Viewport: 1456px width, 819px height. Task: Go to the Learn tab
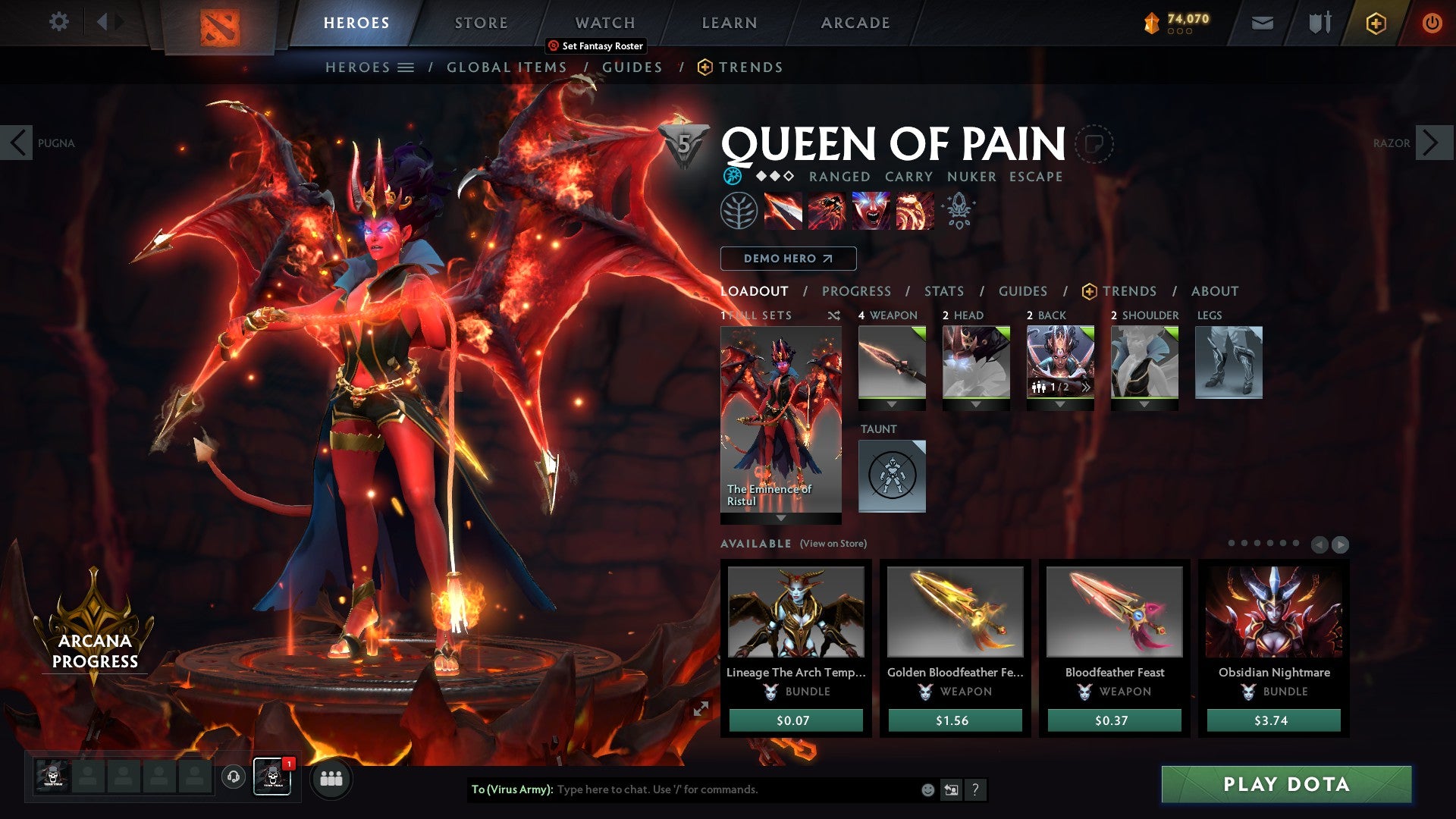729,23
